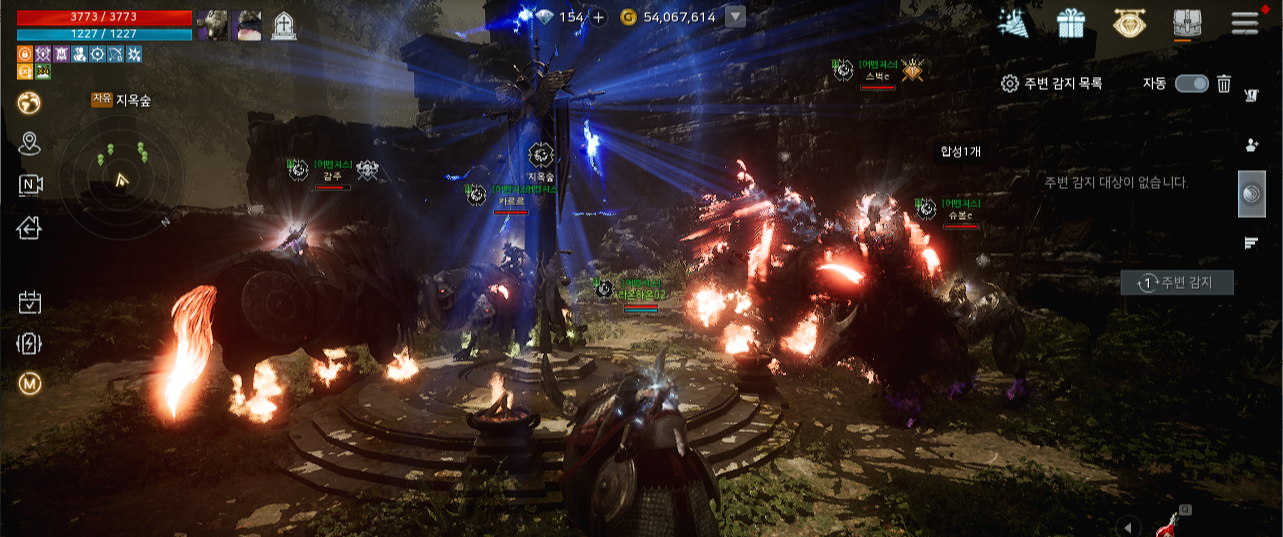
Task: Open the backpack inventory
Action: click(1187, 23)
